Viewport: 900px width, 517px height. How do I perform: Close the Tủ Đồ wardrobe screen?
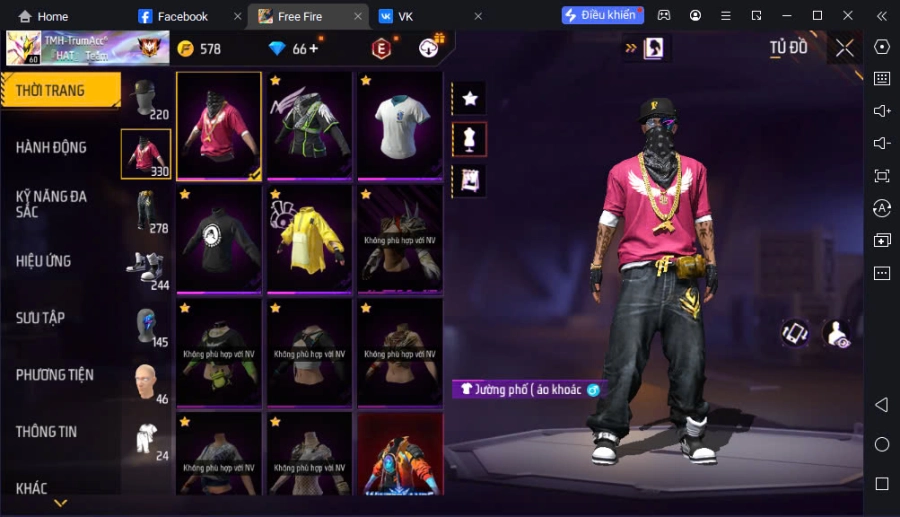point(845,48)
